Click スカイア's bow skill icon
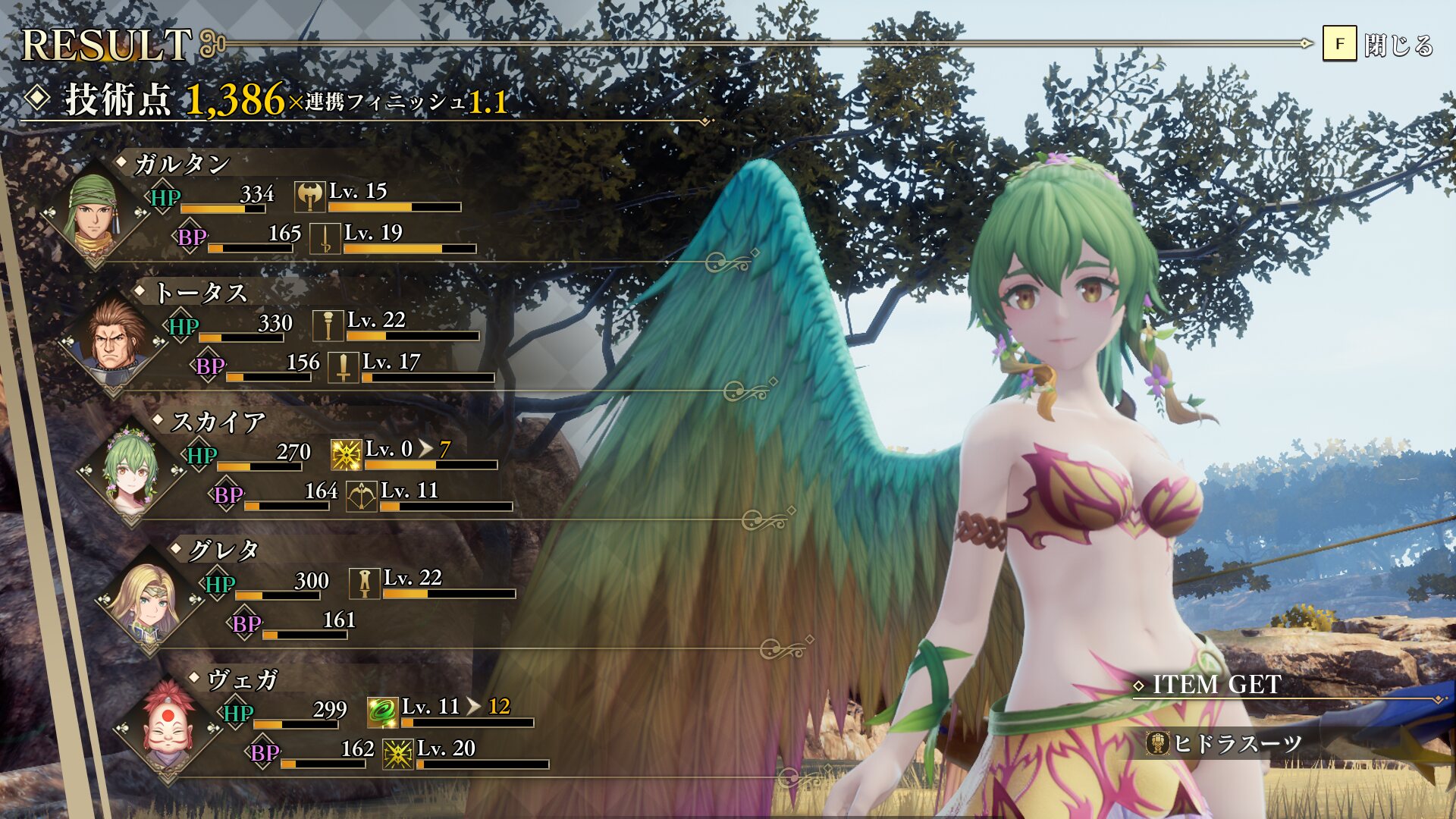 tap(362, 497)
